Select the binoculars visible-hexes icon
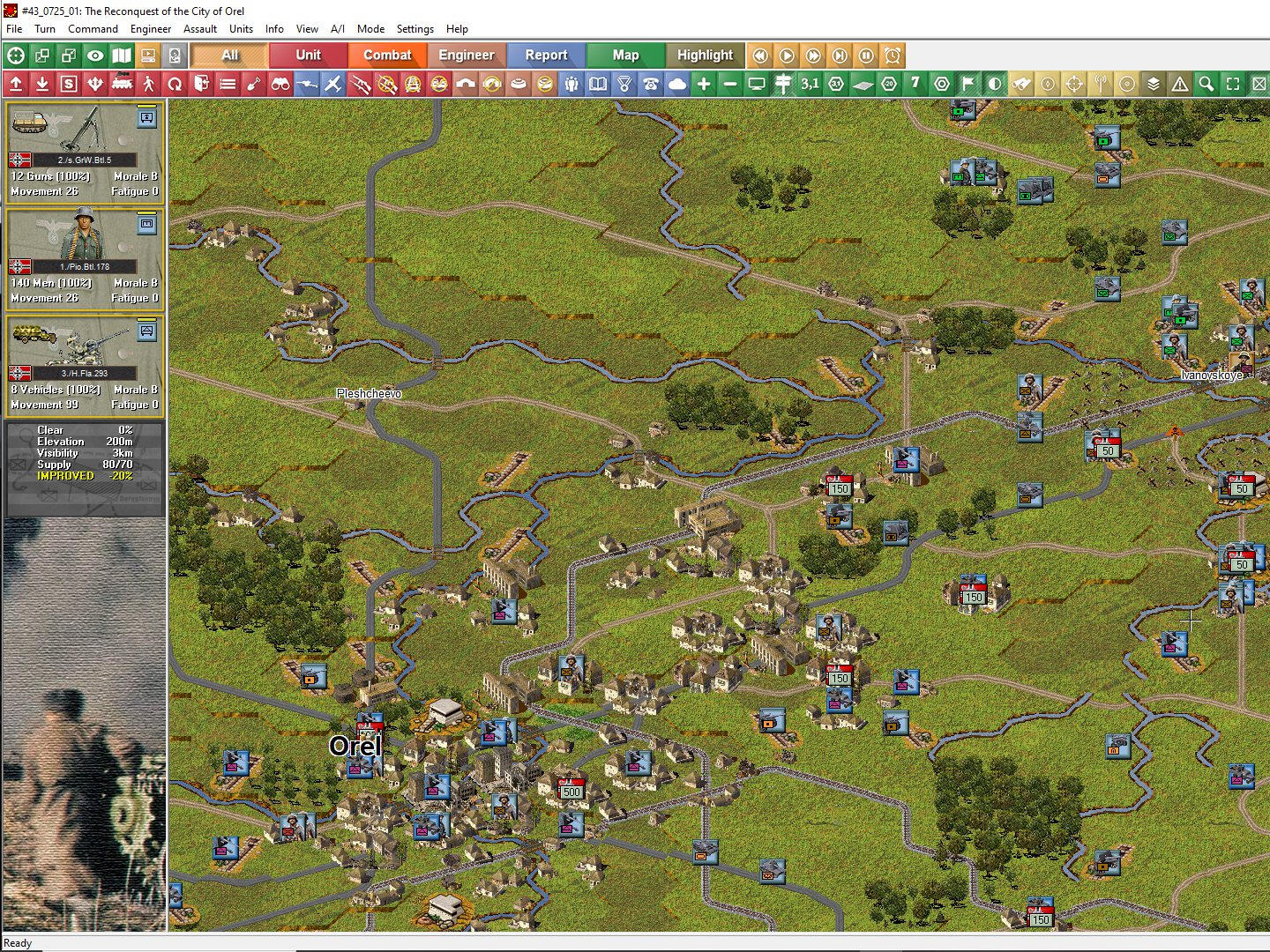Screen dimensions: 1270x952 [x=280, y=85]
